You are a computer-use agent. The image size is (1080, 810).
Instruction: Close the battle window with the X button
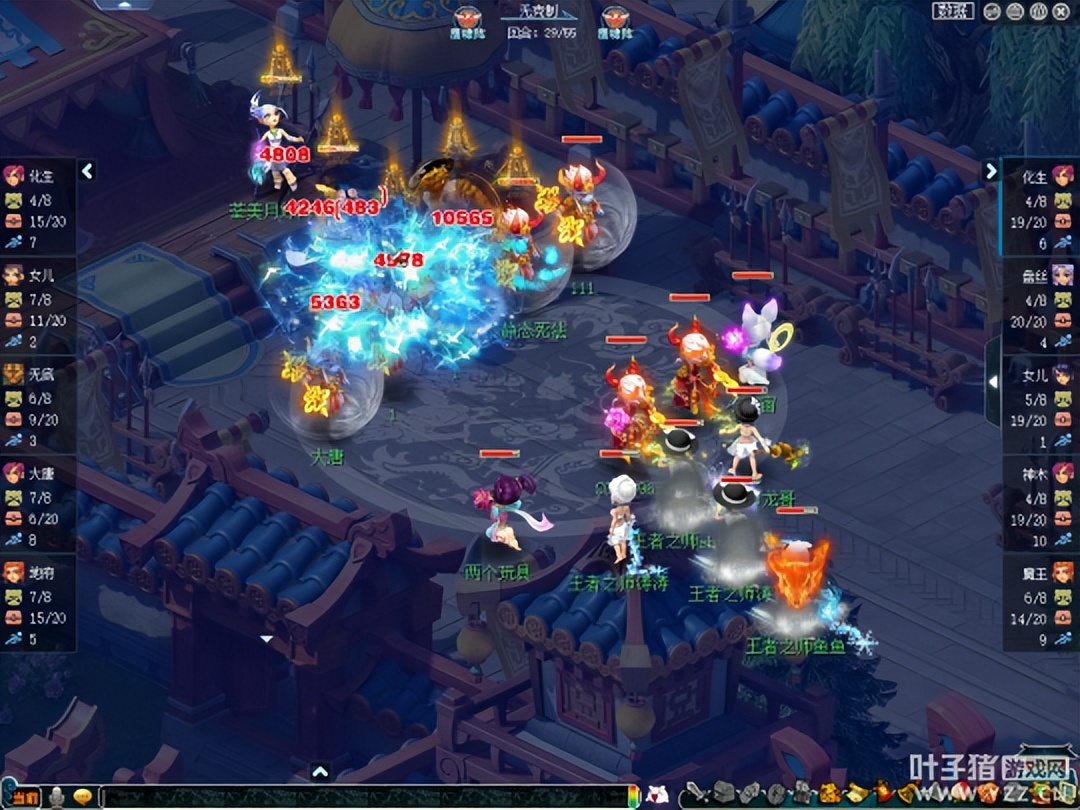(x=1061, y=11)
